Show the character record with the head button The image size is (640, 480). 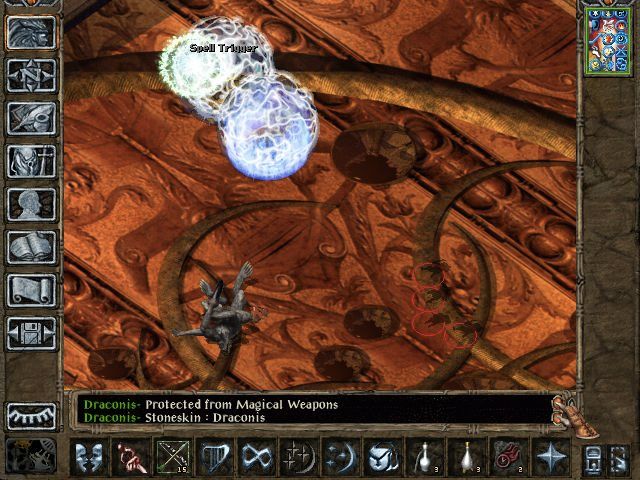(31, 204)
